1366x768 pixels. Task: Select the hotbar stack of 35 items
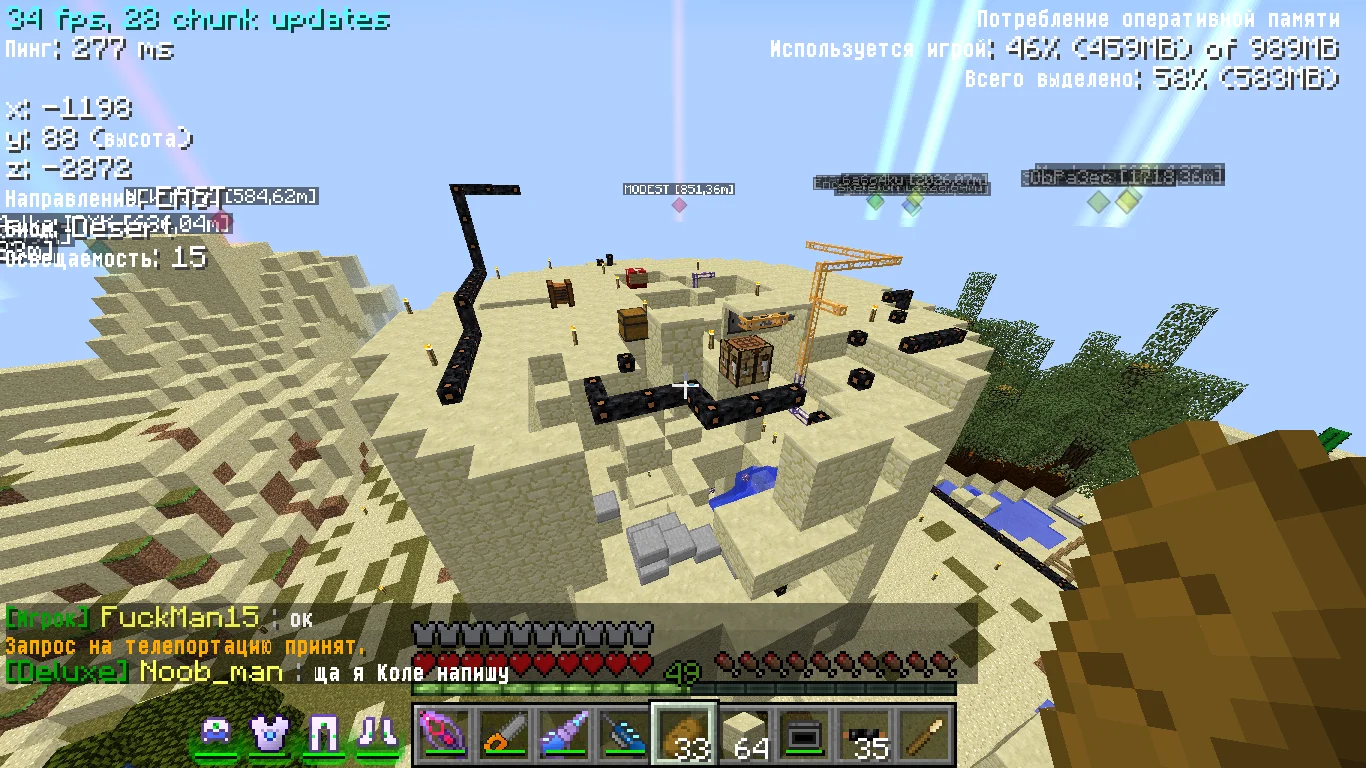click(x=867, y=735)
